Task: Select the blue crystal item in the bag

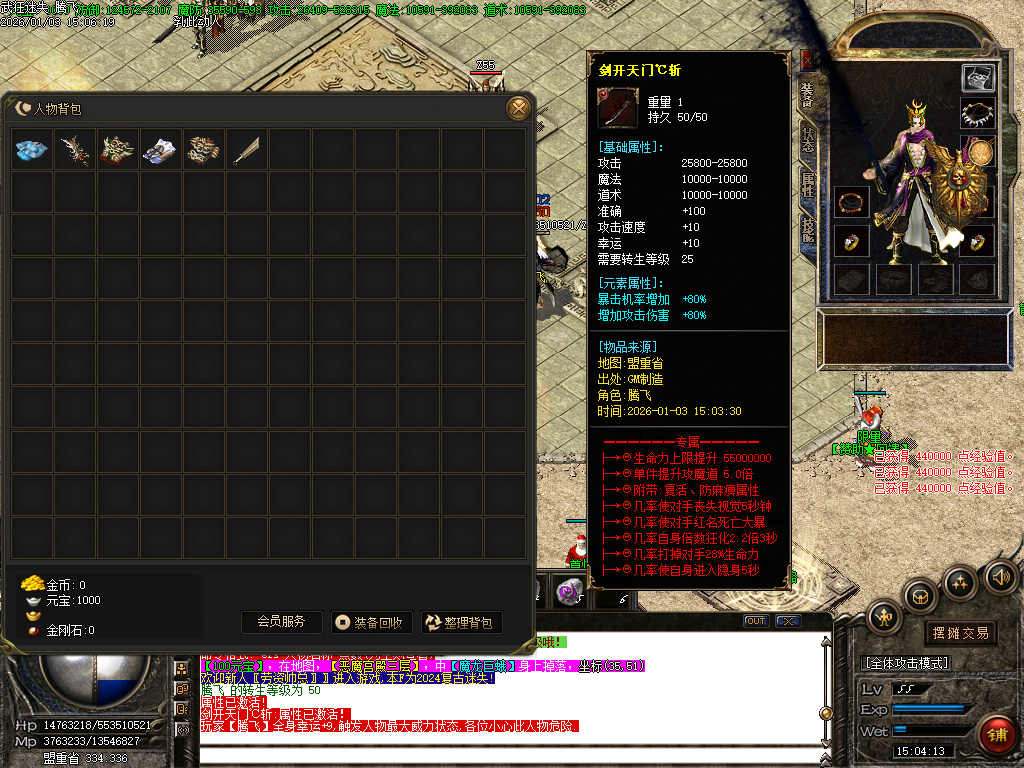Action: pyautogui.click(x=33, y=150)
